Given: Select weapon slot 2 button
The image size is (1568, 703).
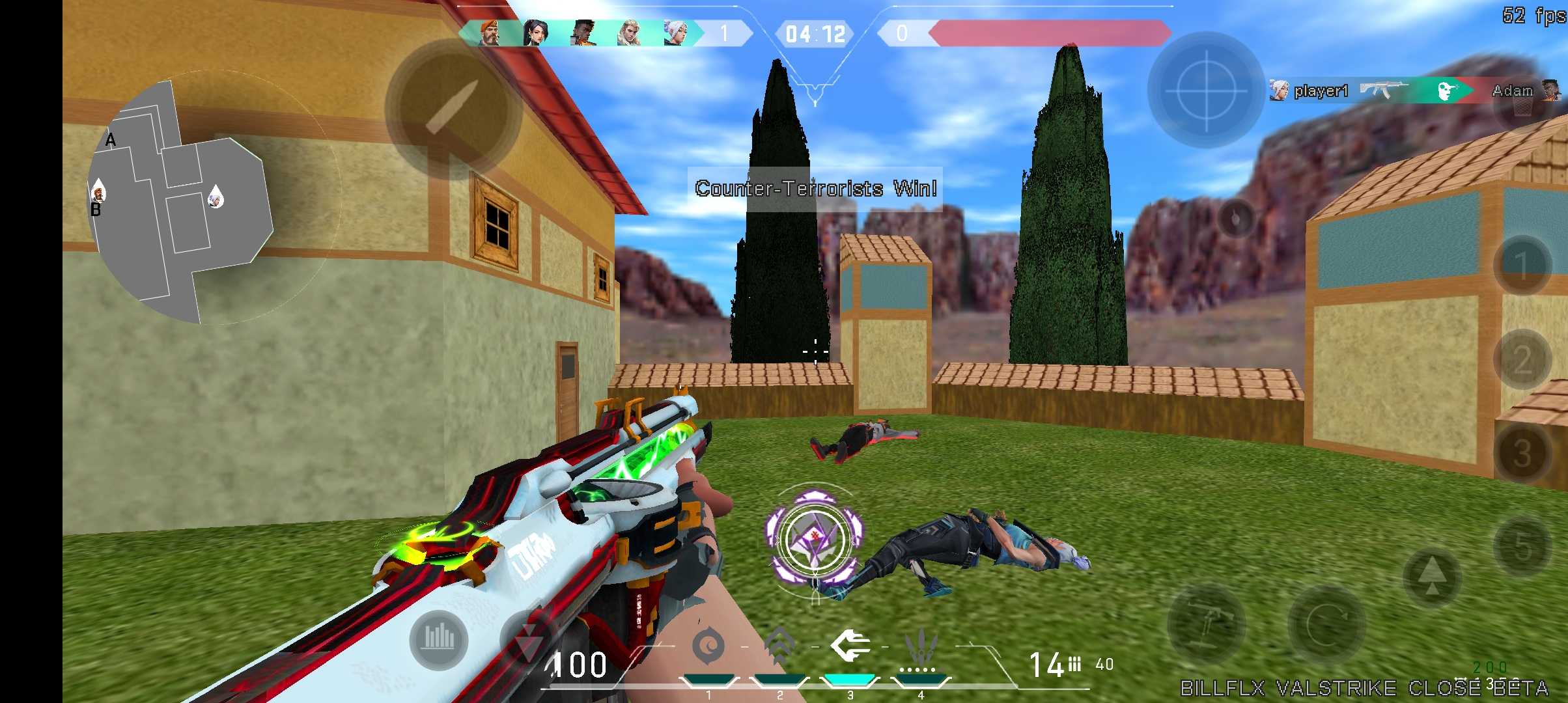Looking at the screenshot, I should coord(1522,359).
